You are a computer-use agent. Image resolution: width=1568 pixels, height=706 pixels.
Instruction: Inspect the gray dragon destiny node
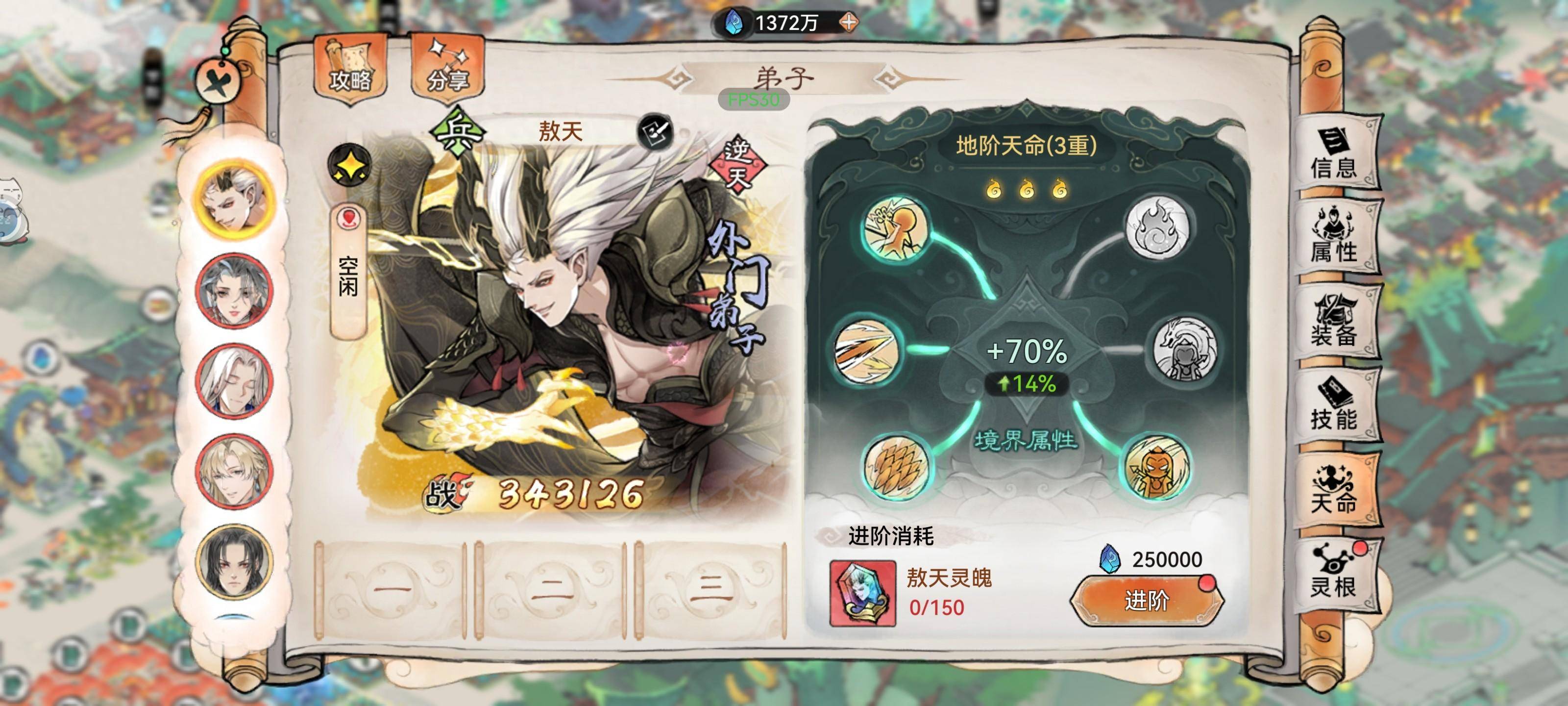coord(1183,349)
